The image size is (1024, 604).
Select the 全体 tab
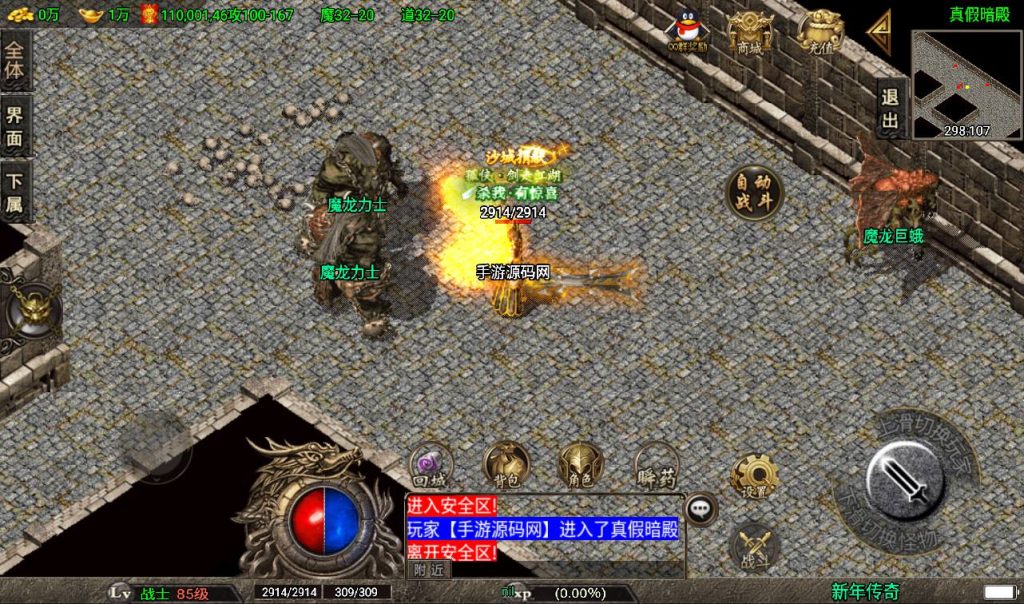tap(15, 60)
